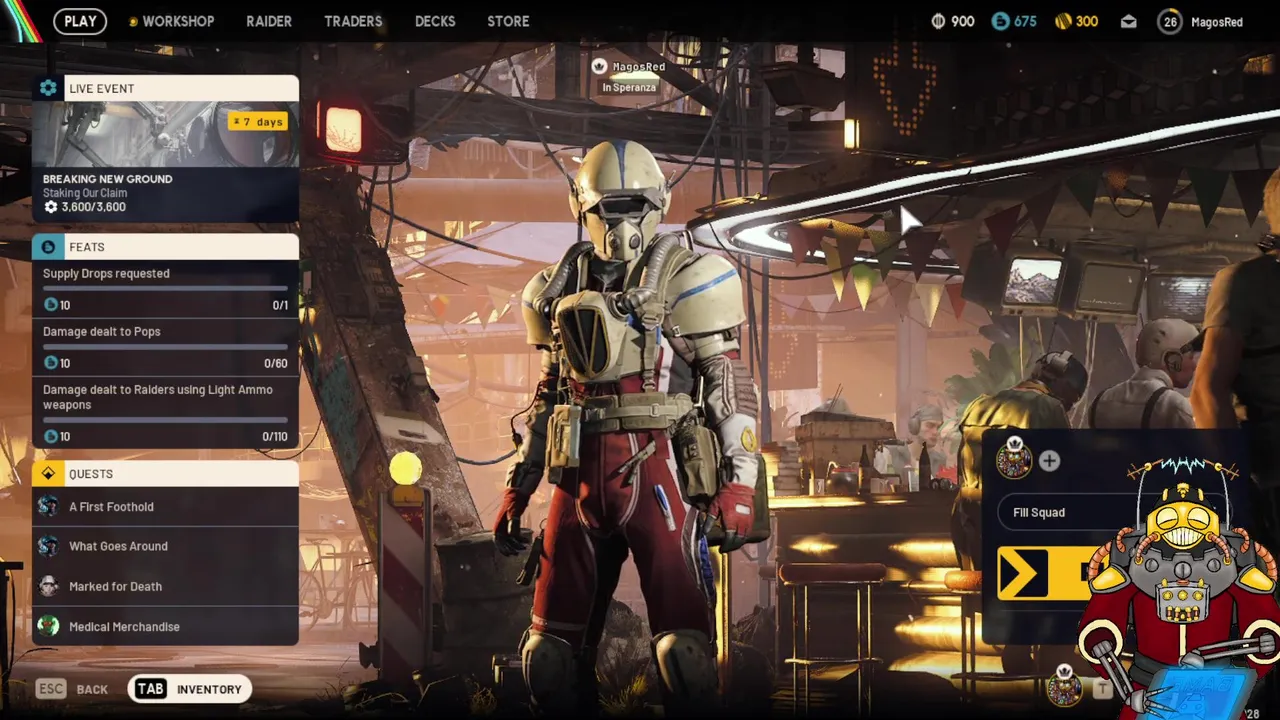
Task: Visit the Store tab
Action: click(x=508, y=21)
